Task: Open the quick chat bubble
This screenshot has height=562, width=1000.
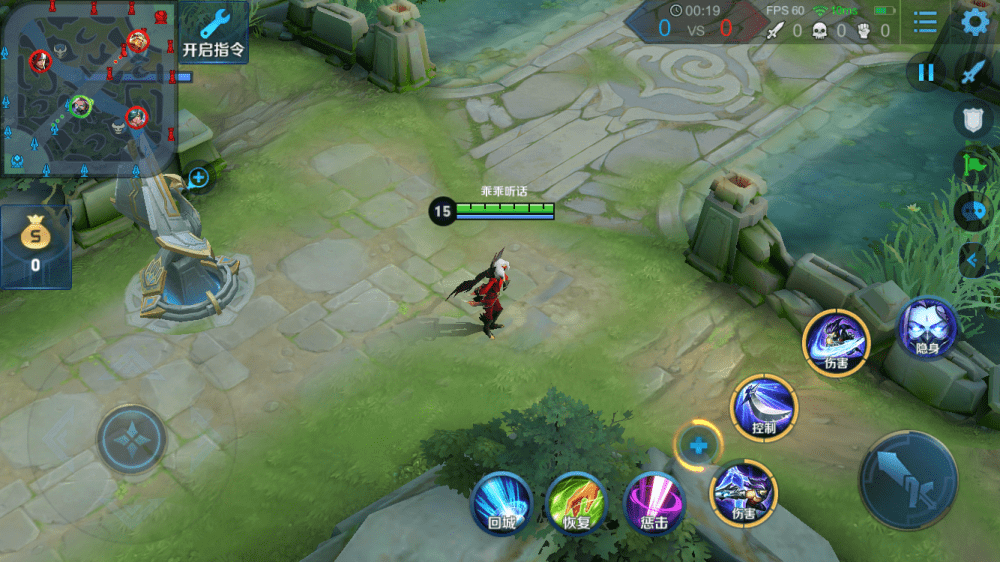Action: coord(973,212)
